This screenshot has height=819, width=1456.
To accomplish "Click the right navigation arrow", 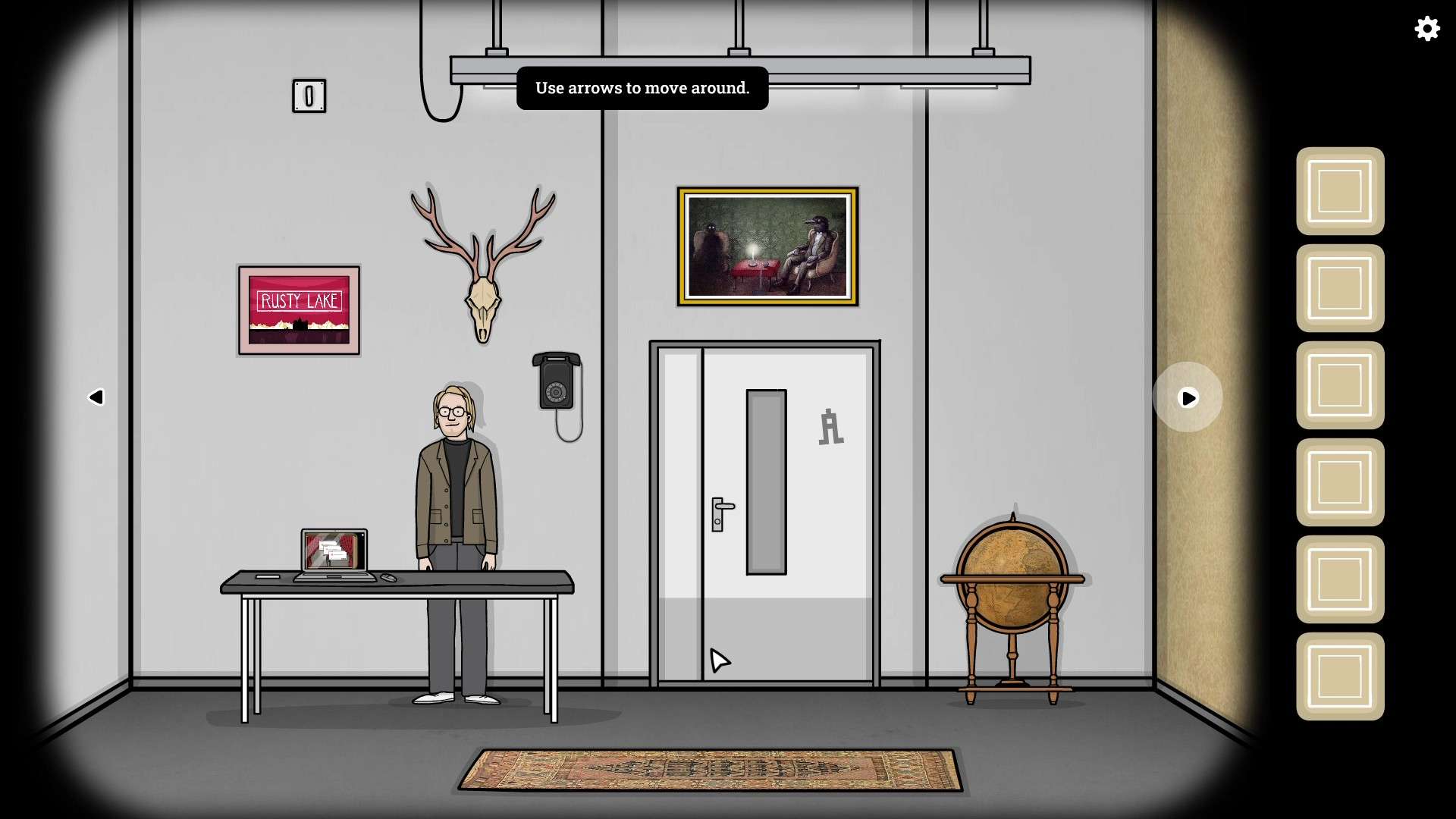I will pos(1188,397).
